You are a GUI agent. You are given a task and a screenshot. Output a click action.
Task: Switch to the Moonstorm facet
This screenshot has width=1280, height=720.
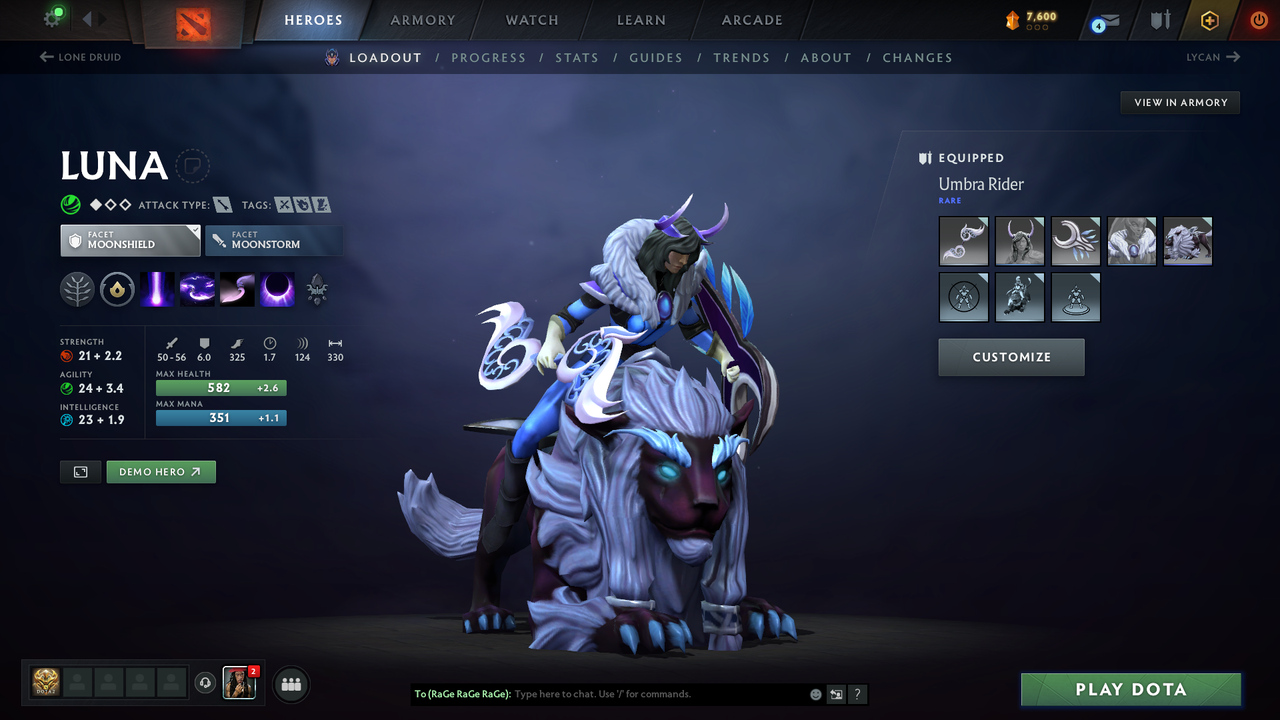(274, 240)
